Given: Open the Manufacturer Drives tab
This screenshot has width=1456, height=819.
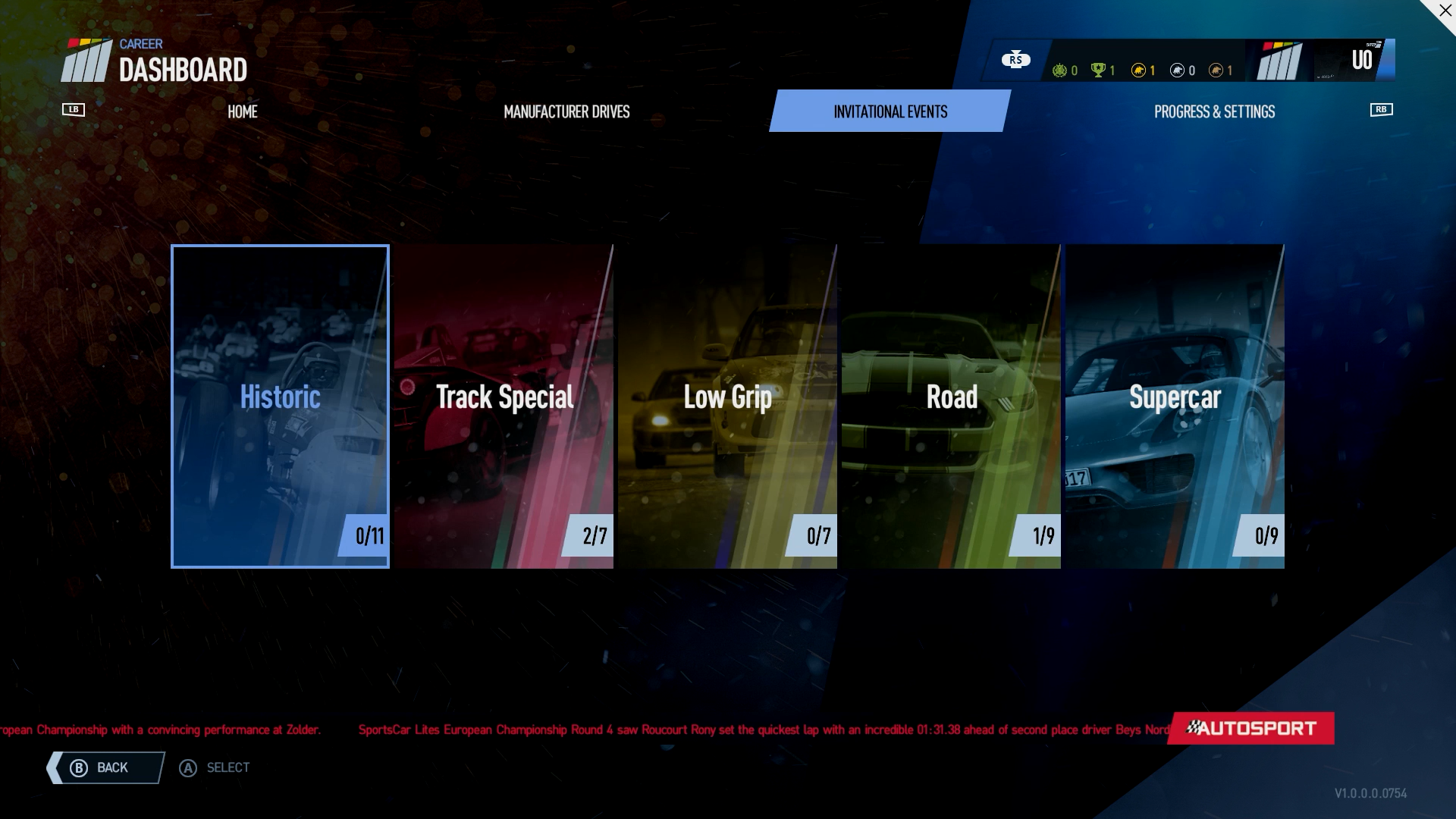Looking at the screenshot, I should click(566, 111).
